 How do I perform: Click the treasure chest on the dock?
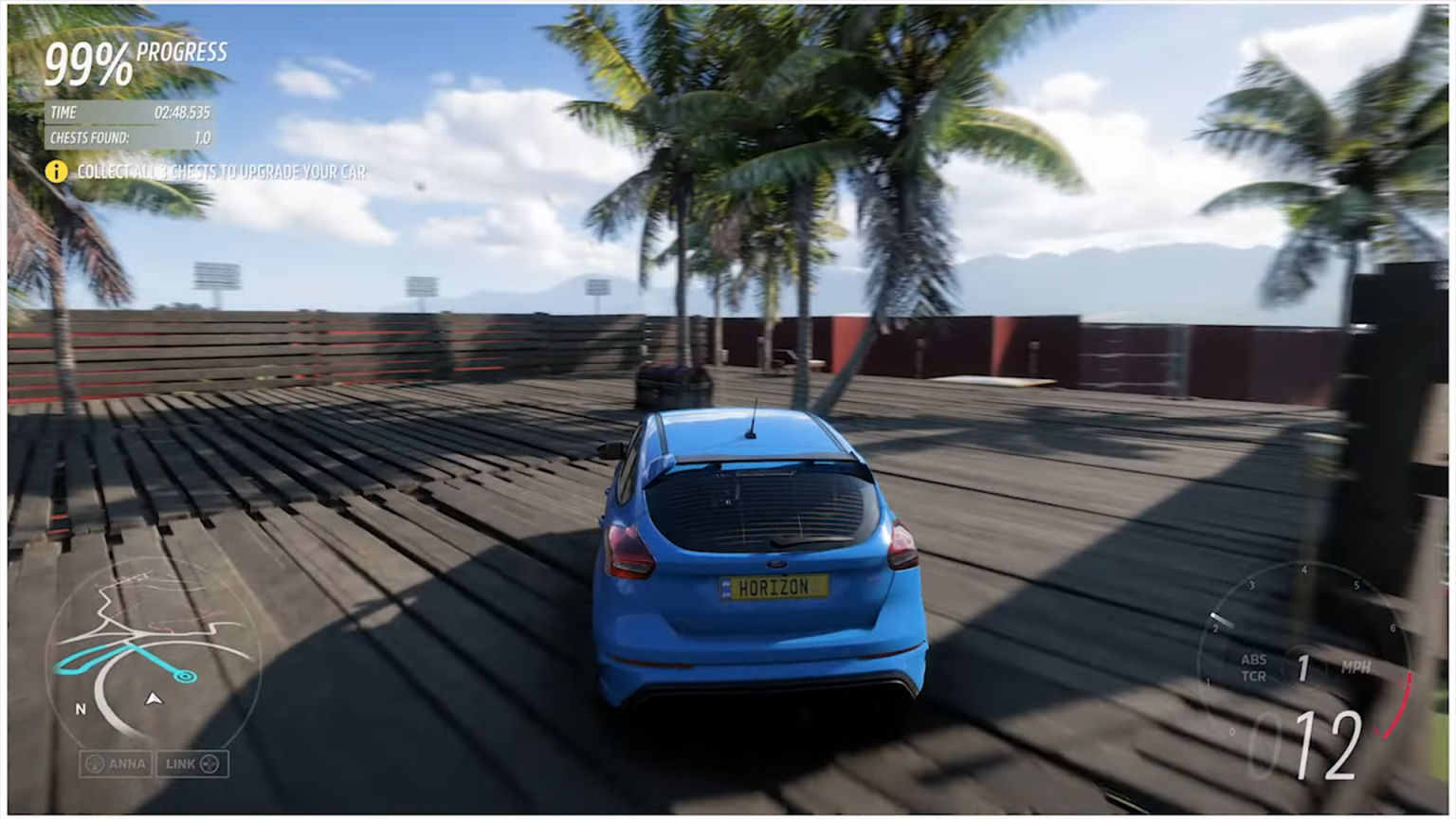tap(671, 381)
